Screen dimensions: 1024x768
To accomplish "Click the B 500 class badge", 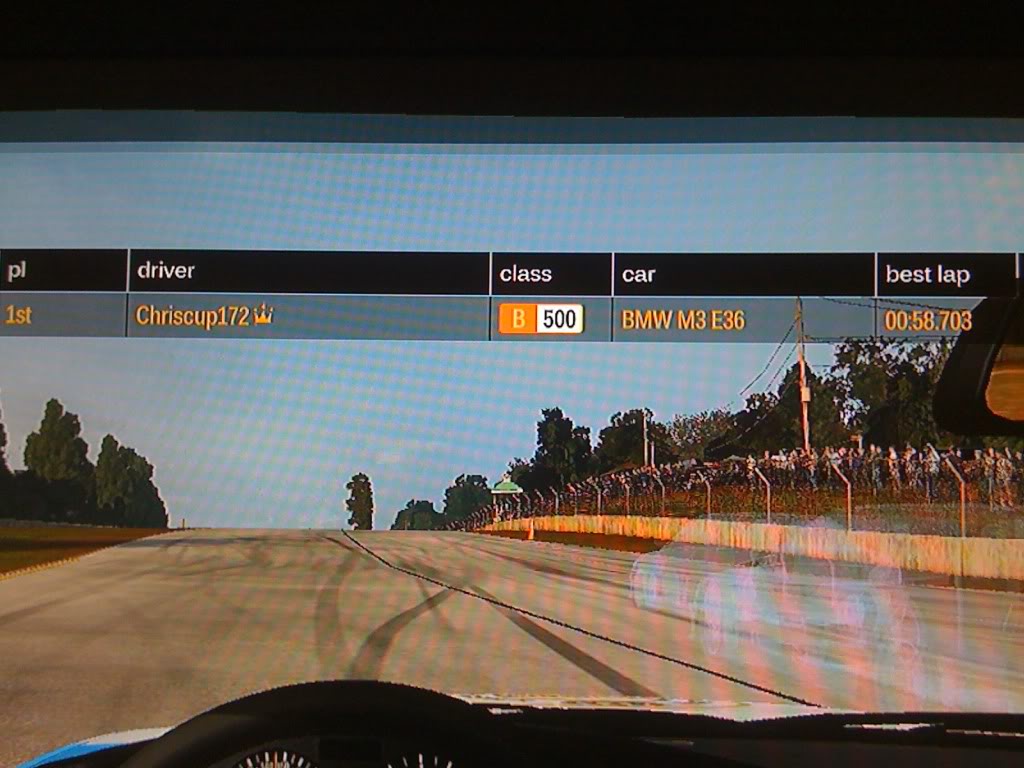I will point(541,319).
